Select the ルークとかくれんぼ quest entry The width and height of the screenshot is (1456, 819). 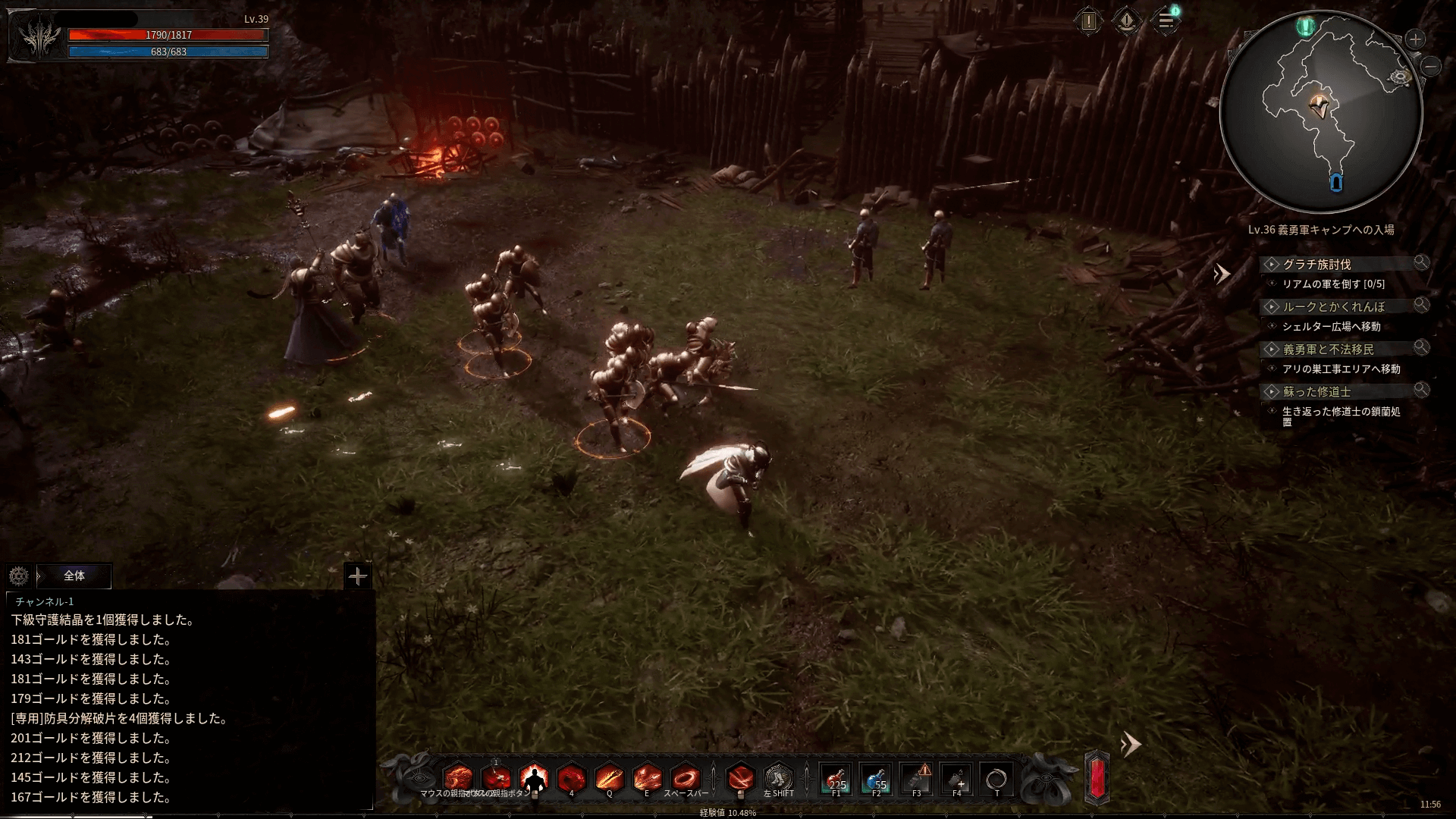[x=1334, y=306]
